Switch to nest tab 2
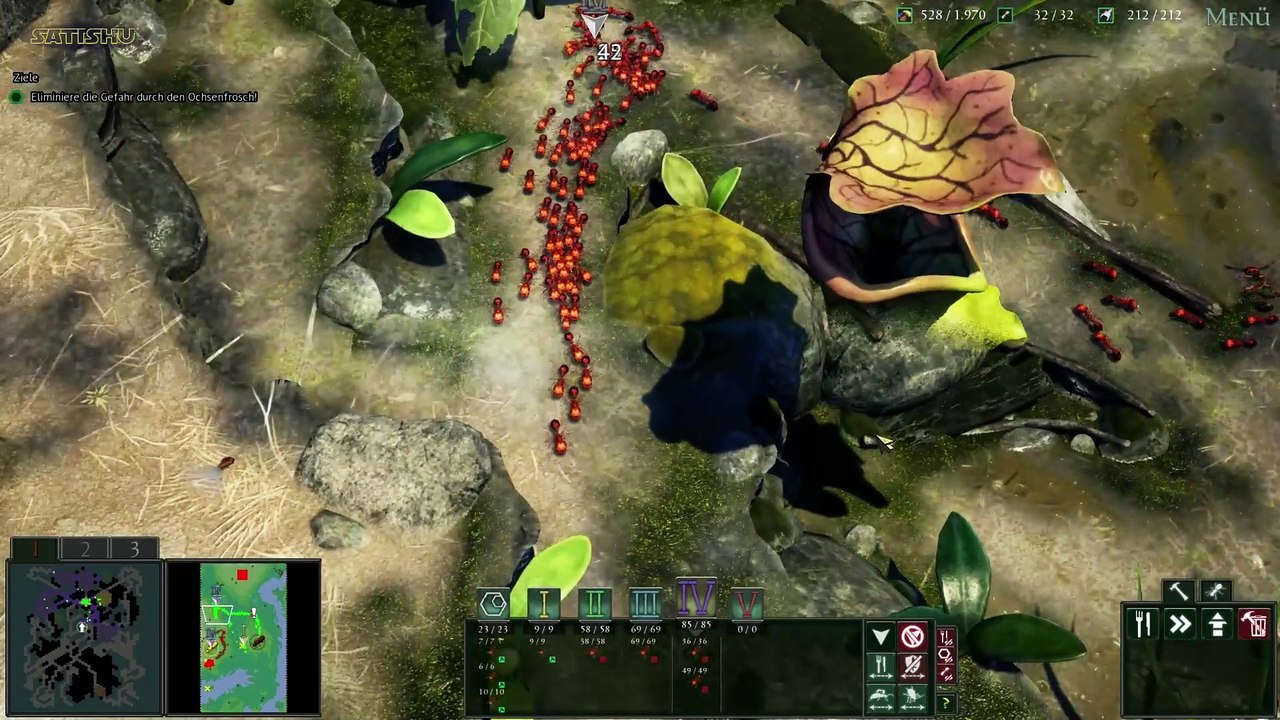The image size is (1280, 720). point(85,549)
